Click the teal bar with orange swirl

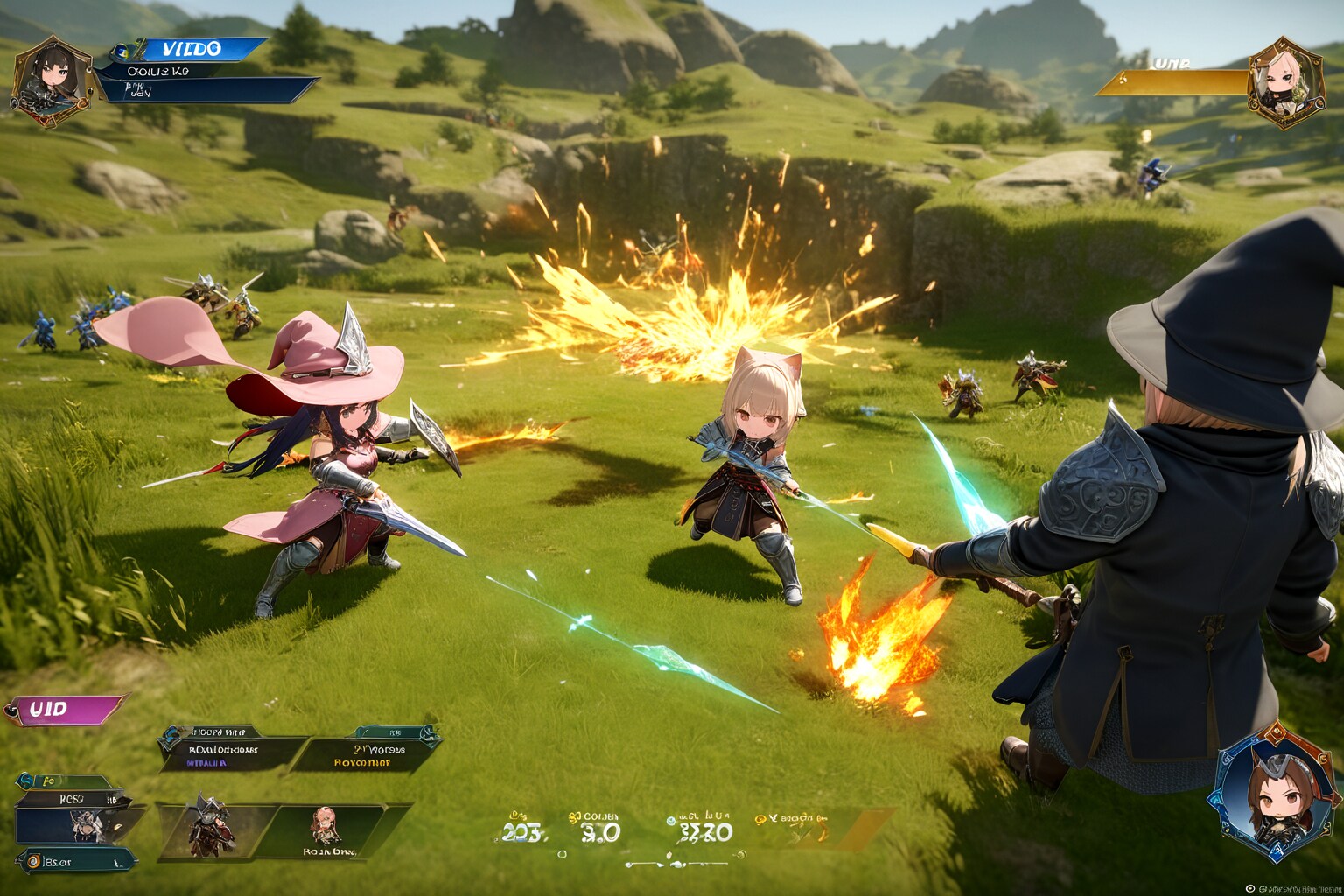[x=77, y=862]
